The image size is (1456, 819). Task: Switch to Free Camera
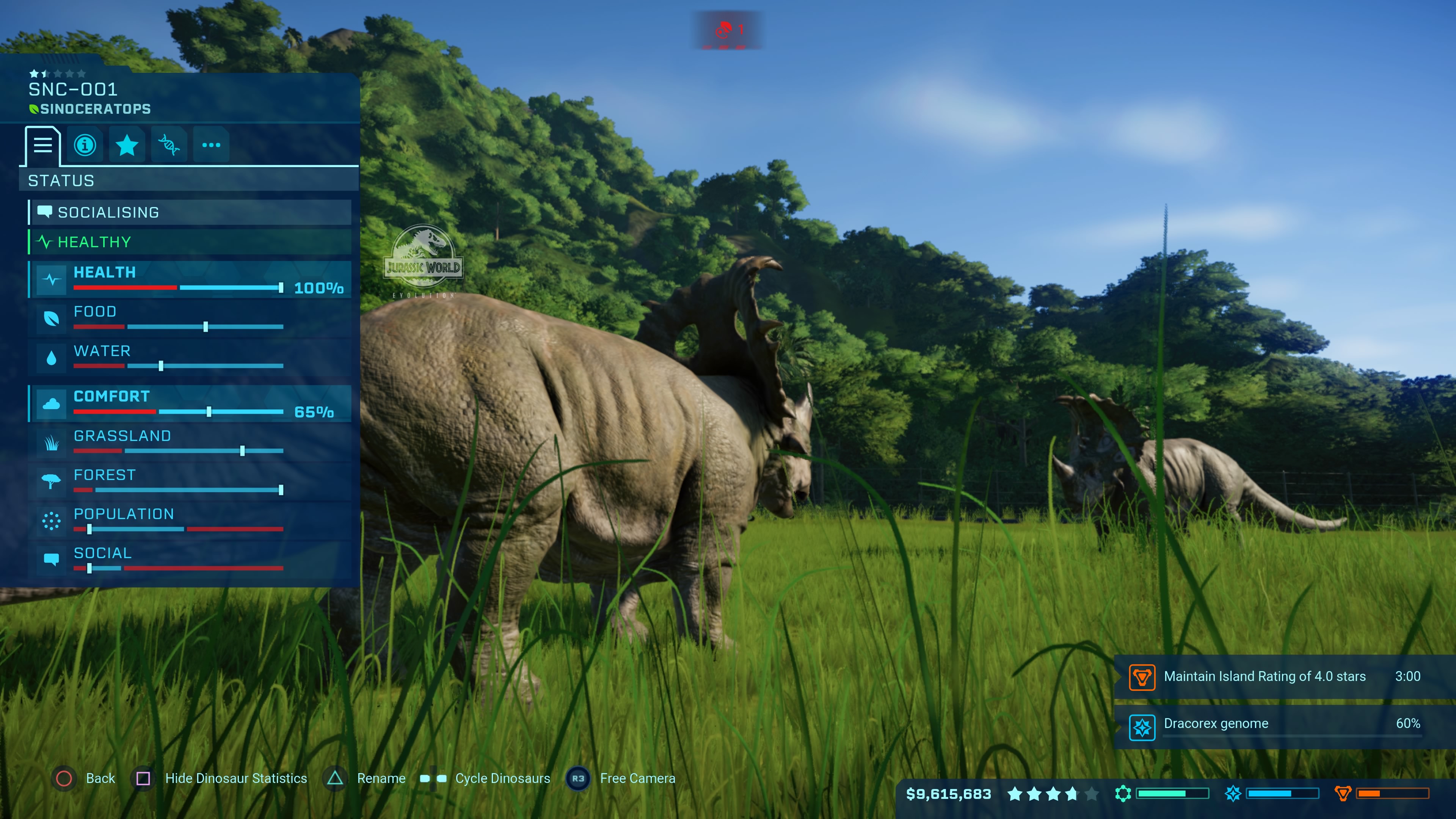tap(622, 778)
